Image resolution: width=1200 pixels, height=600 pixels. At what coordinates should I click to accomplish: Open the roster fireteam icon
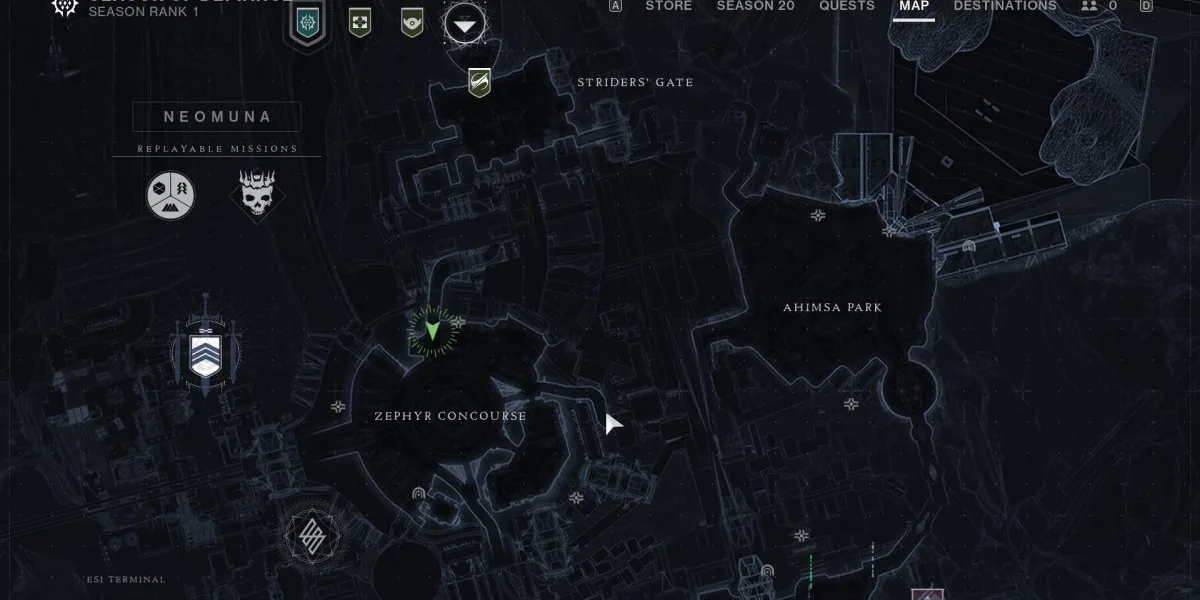click(1098, 6)
